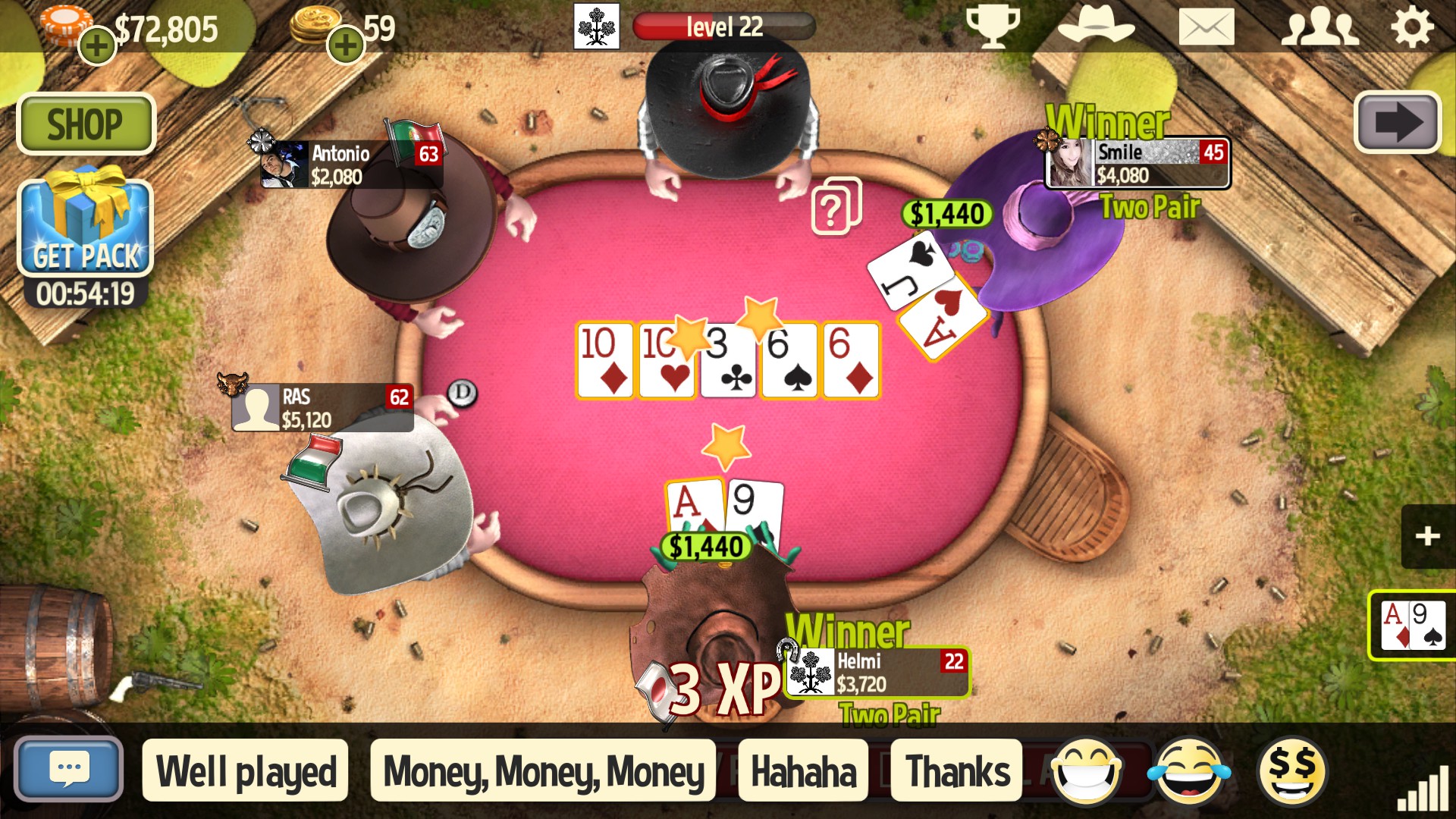Screen dimensions: 1456x819
Task: Open the SHOP
Action: (x=86, y=123)
